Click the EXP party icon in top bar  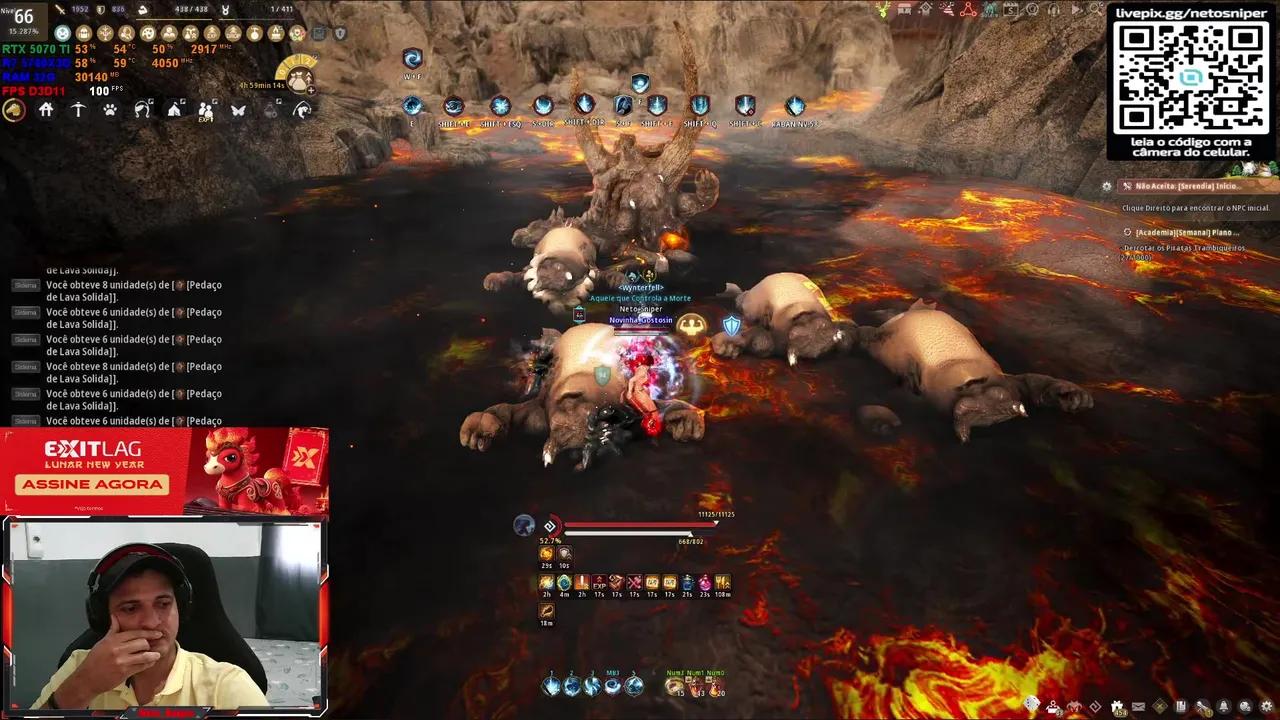pos(206,112)
